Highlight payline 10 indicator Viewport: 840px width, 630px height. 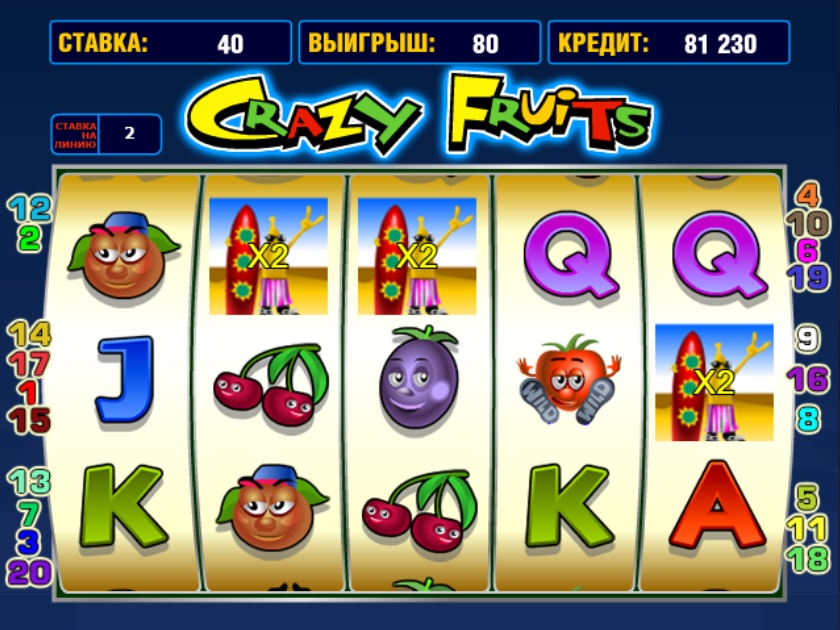(807, 223)
